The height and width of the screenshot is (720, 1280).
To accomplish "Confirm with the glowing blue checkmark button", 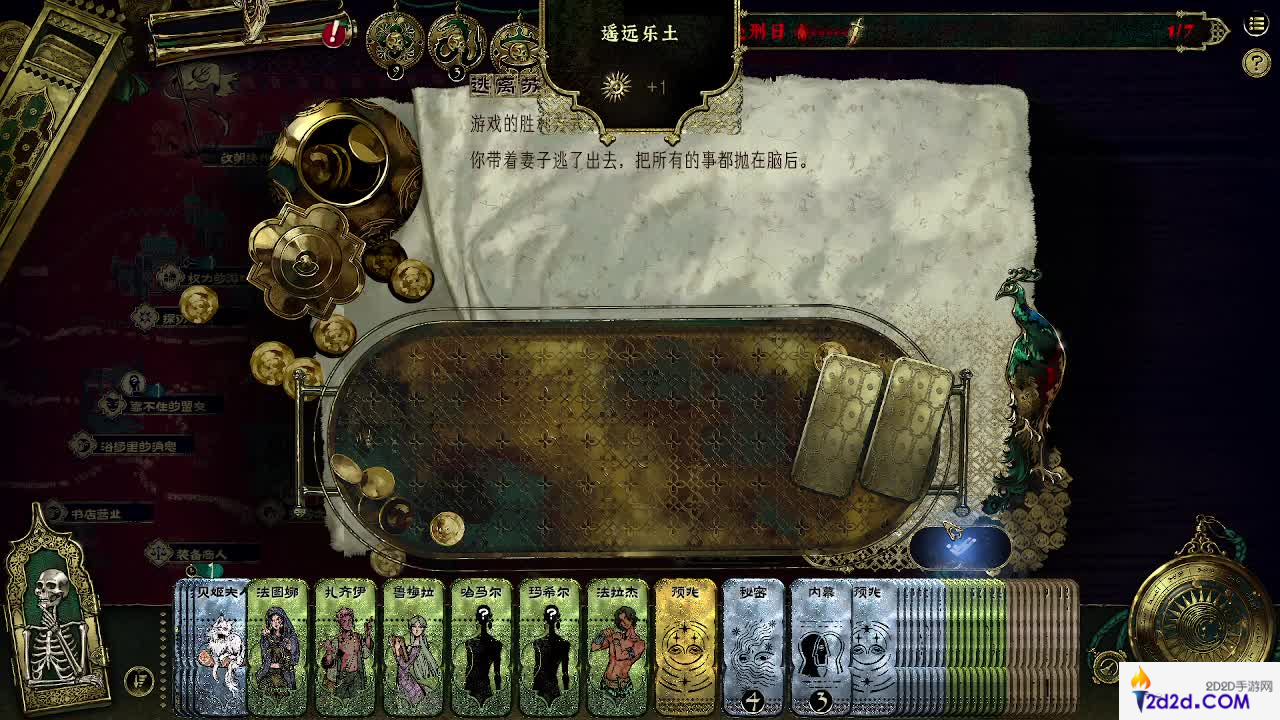I will (959, 547).
